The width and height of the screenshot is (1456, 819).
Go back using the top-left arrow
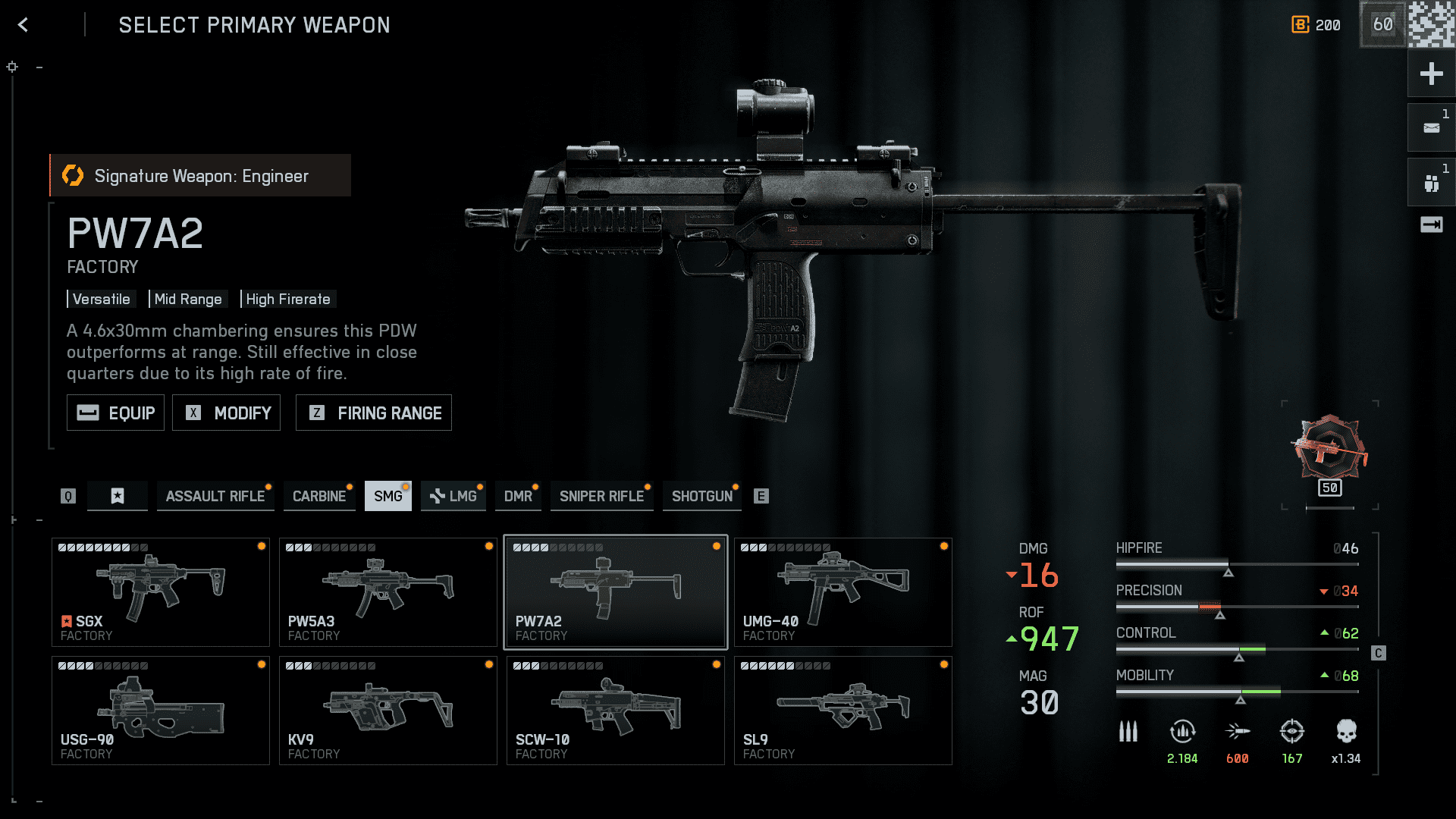(24, 25)
